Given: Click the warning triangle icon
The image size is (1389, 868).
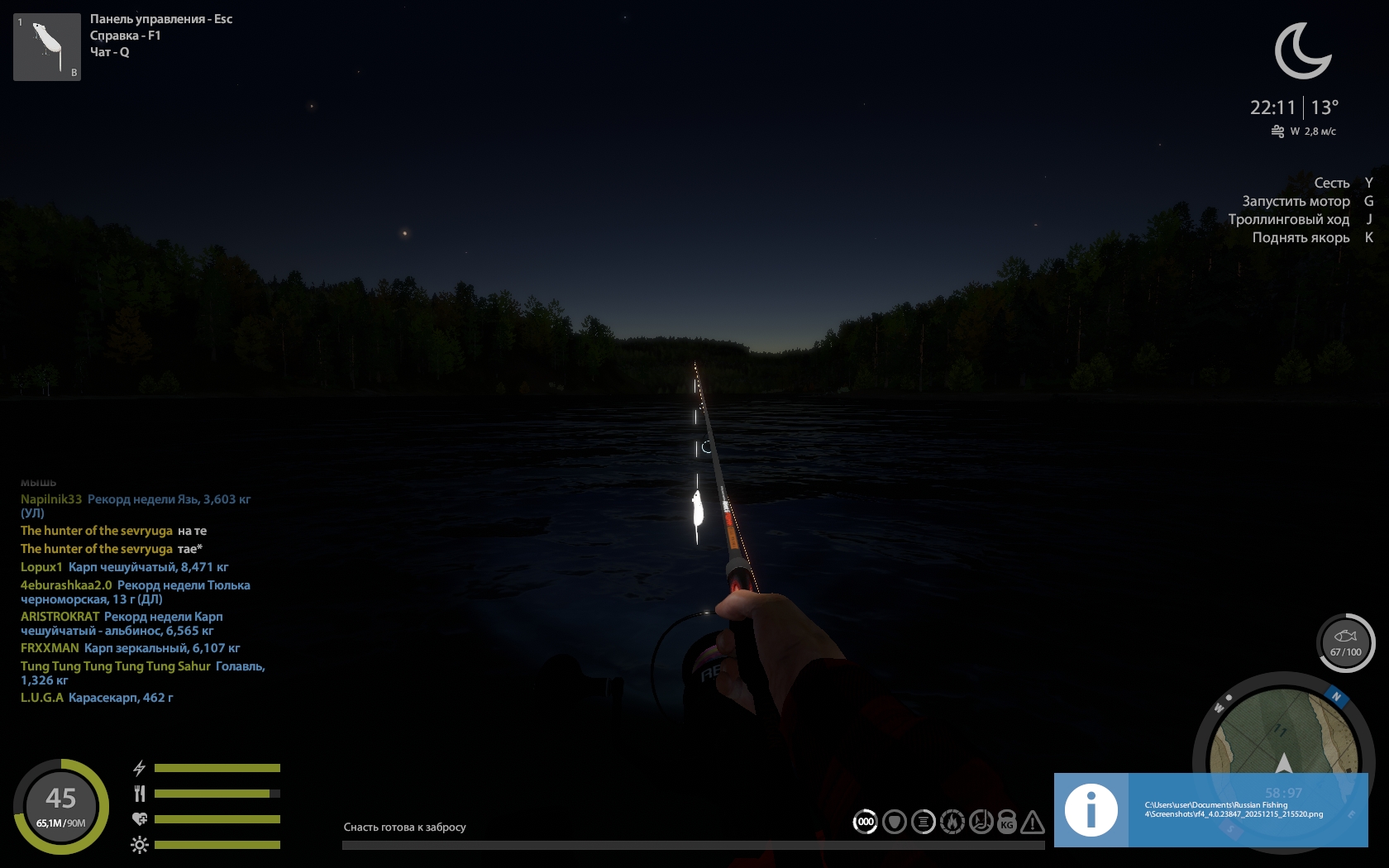Looking at the screenshot, I should tap(1033, 823).
